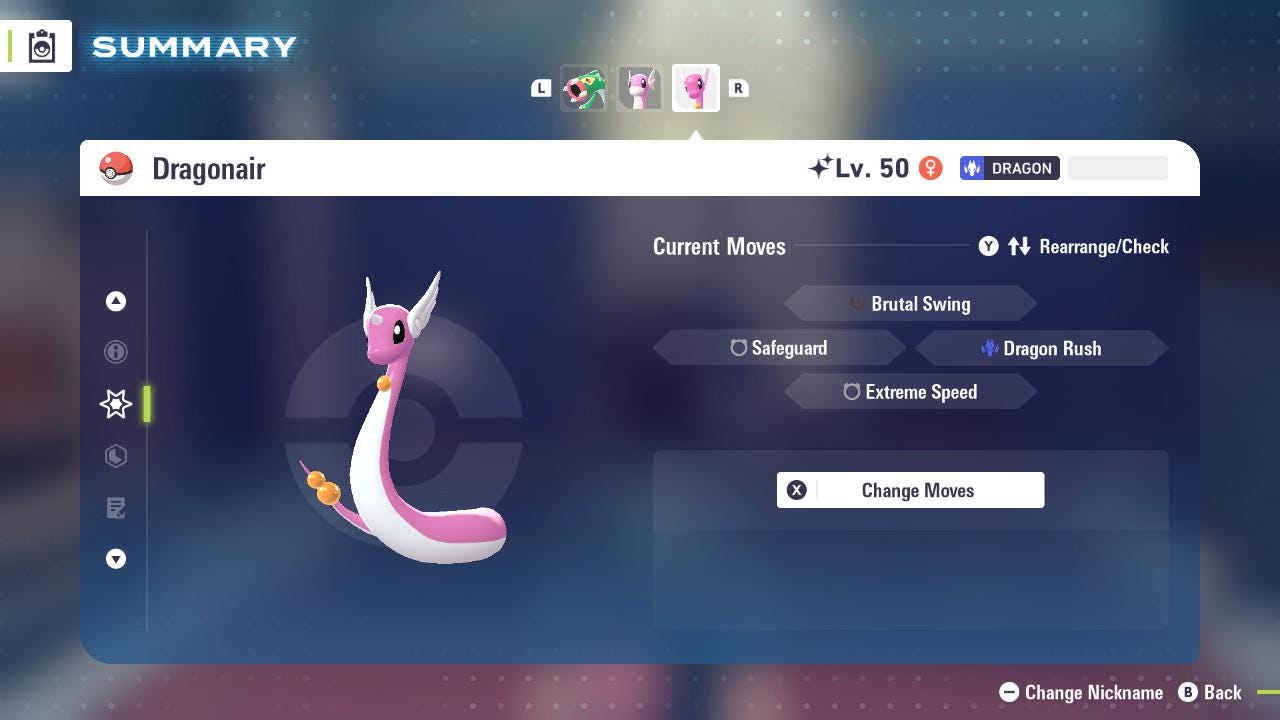
Task: Select the shiny Dratini party thumbnail
Action: click(640, 88)
